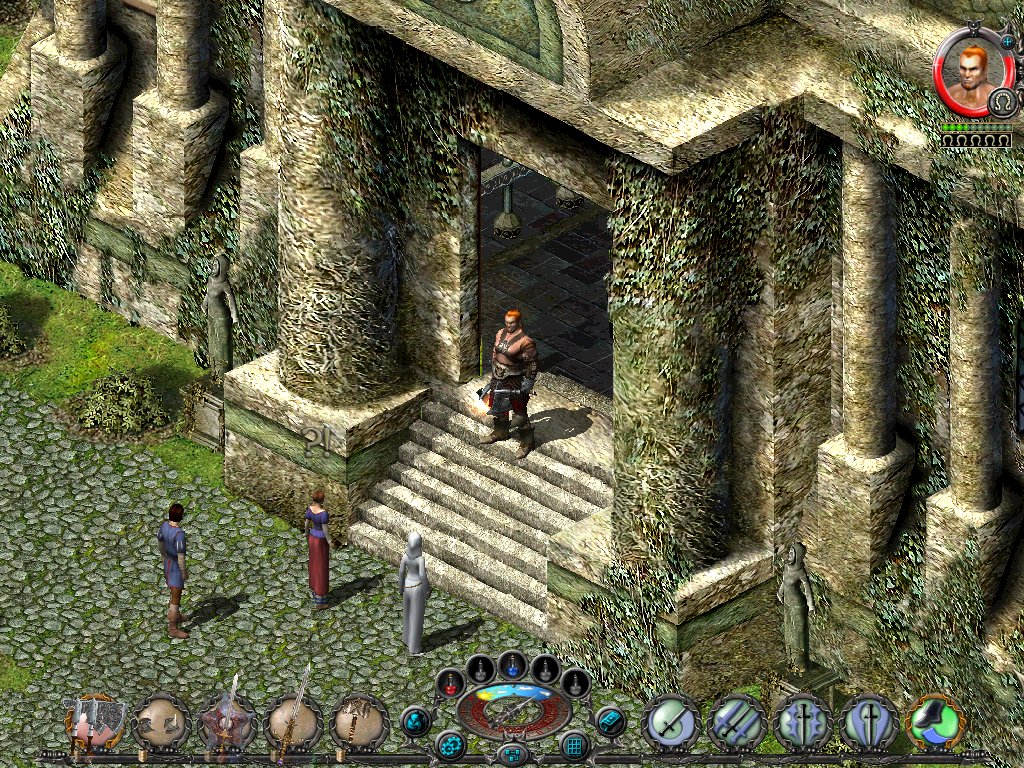Click the blue grid button
The height and width of the screenshot is (768, 1024).
coord(575,745)
